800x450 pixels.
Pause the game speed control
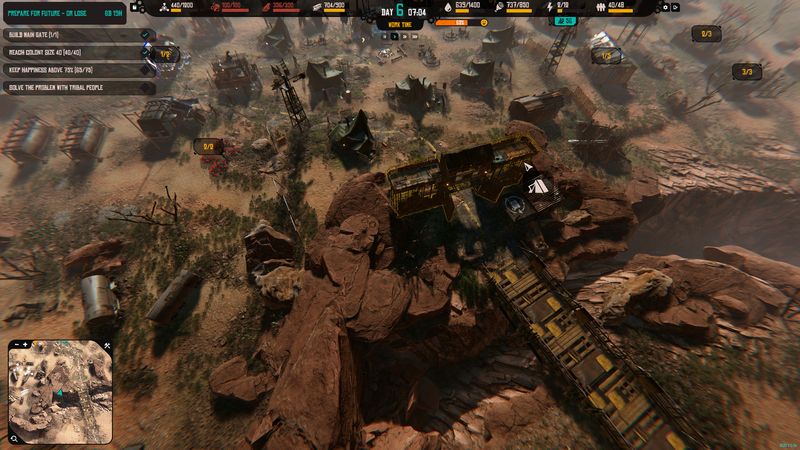coord(386,36)
